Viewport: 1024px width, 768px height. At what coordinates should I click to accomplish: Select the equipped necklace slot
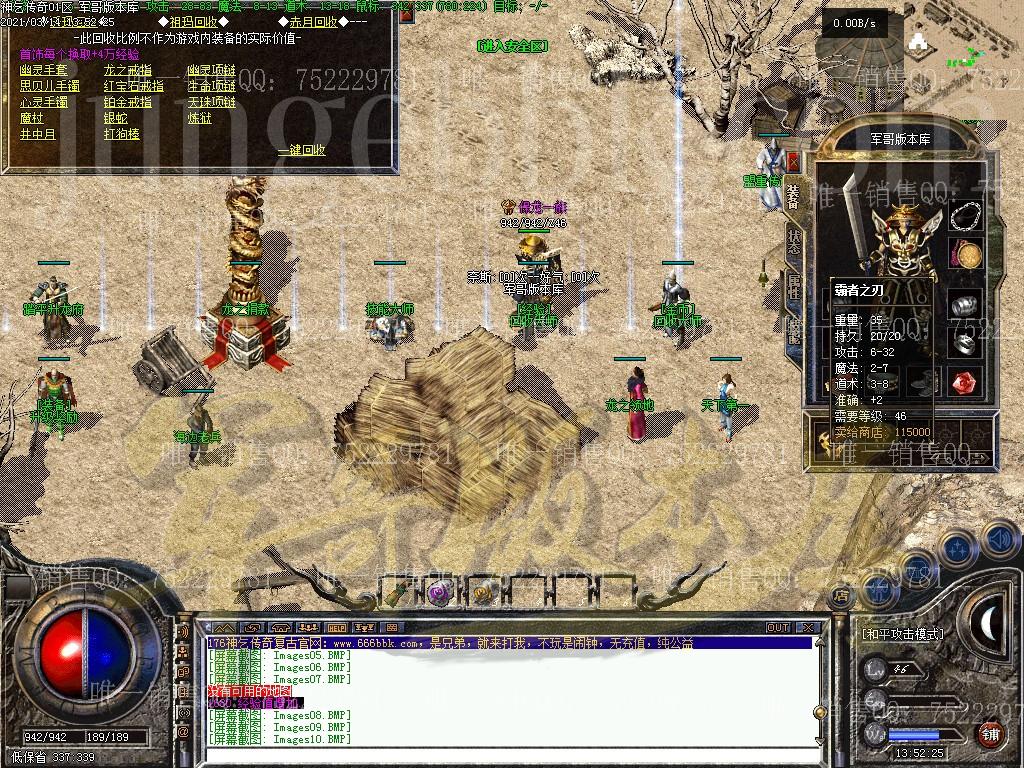point(966,217)
